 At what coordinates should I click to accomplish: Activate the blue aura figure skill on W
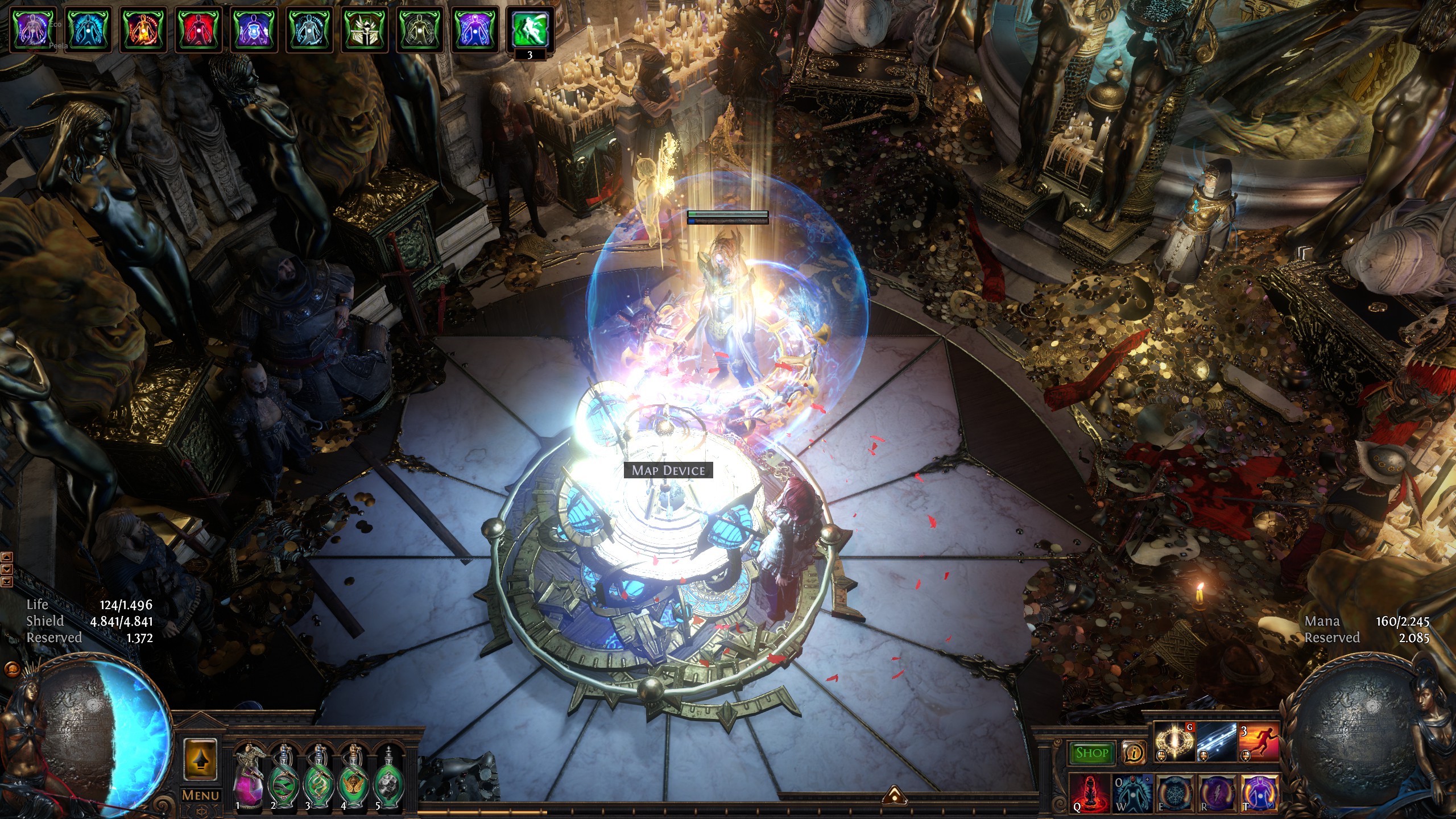(x=1132, y=792)
